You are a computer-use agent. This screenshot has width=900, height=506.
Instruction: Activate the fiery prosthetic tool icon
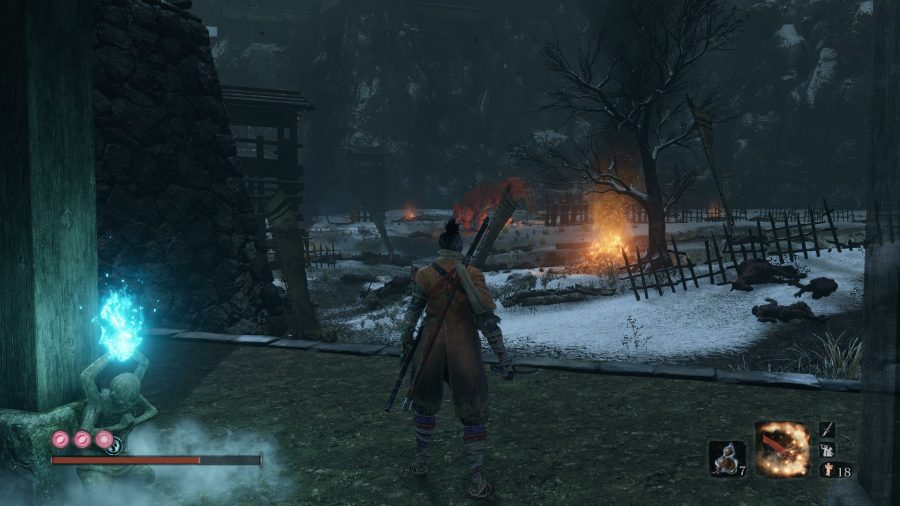coord(781,449)
